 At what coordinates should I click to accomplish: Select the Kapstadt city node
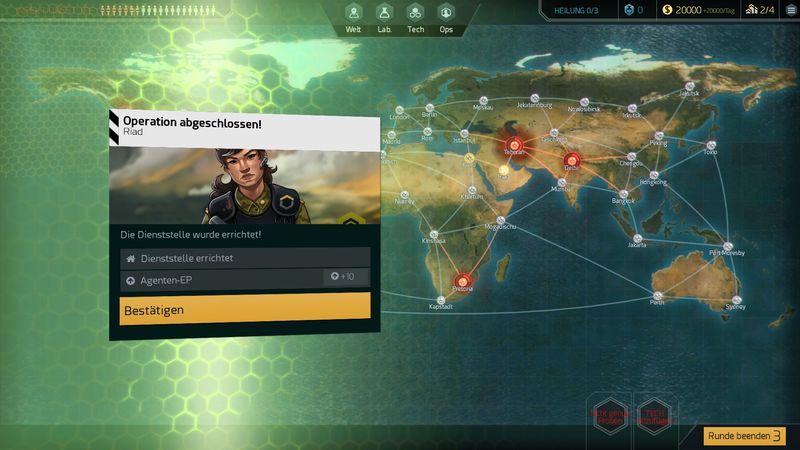442,298
